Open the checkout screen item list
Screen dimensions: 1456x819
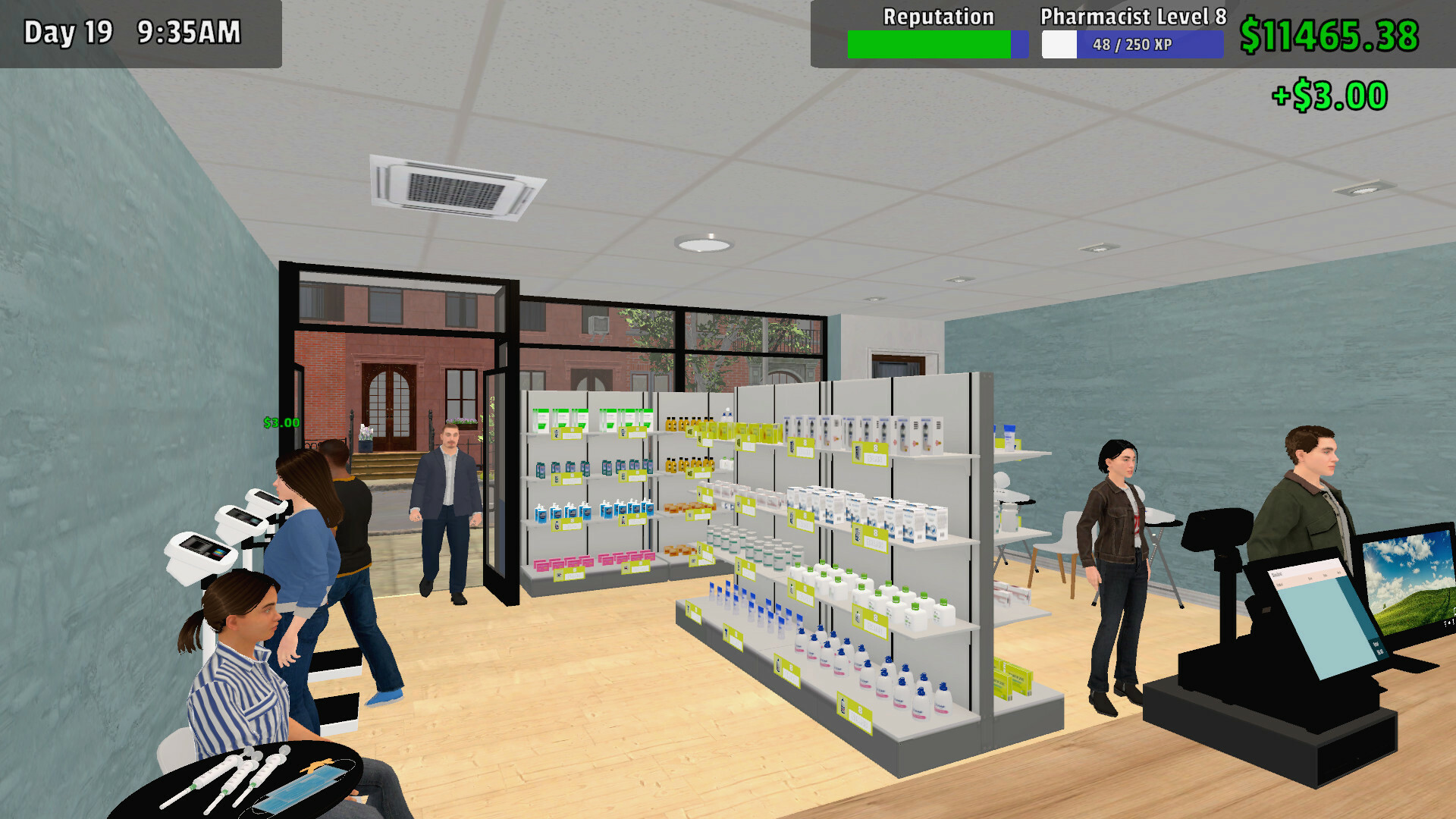tap(1319, 622)
